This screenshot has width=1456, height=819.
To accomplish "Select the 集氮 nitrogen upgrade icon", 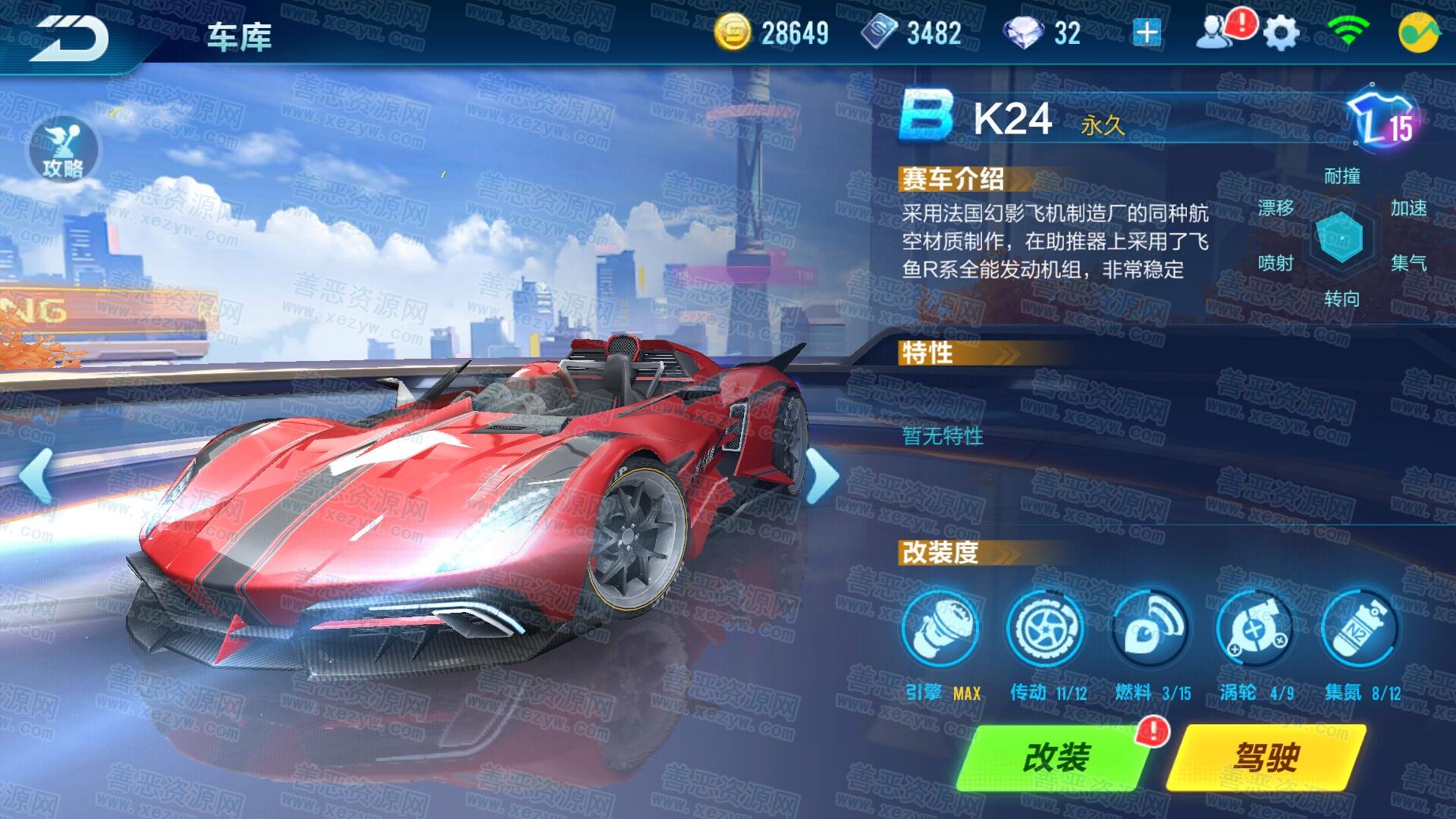I will [x=1360, y=629].
